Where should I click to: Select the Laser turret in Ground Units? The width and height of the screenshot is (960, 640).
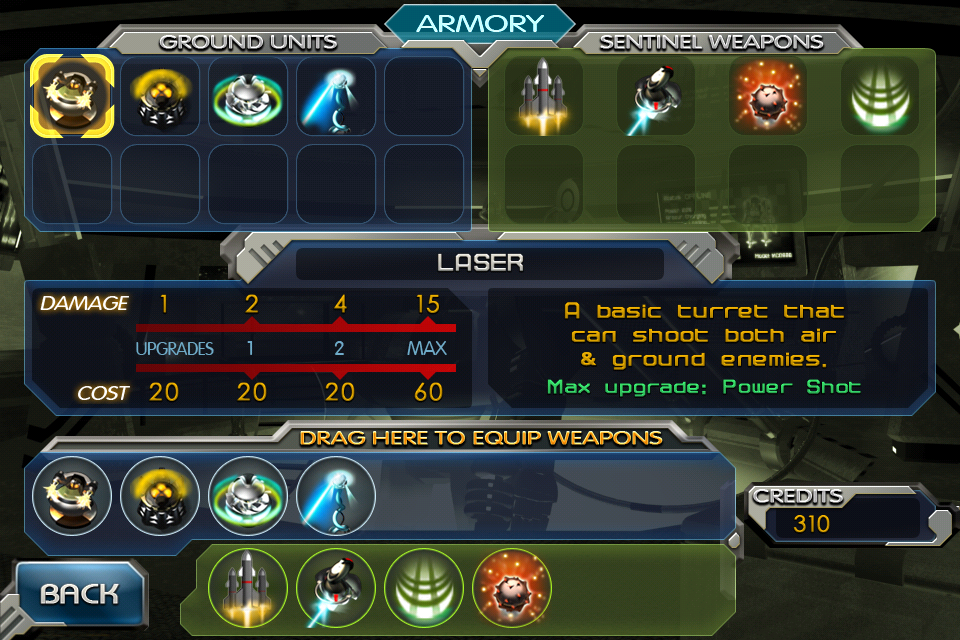71,95
